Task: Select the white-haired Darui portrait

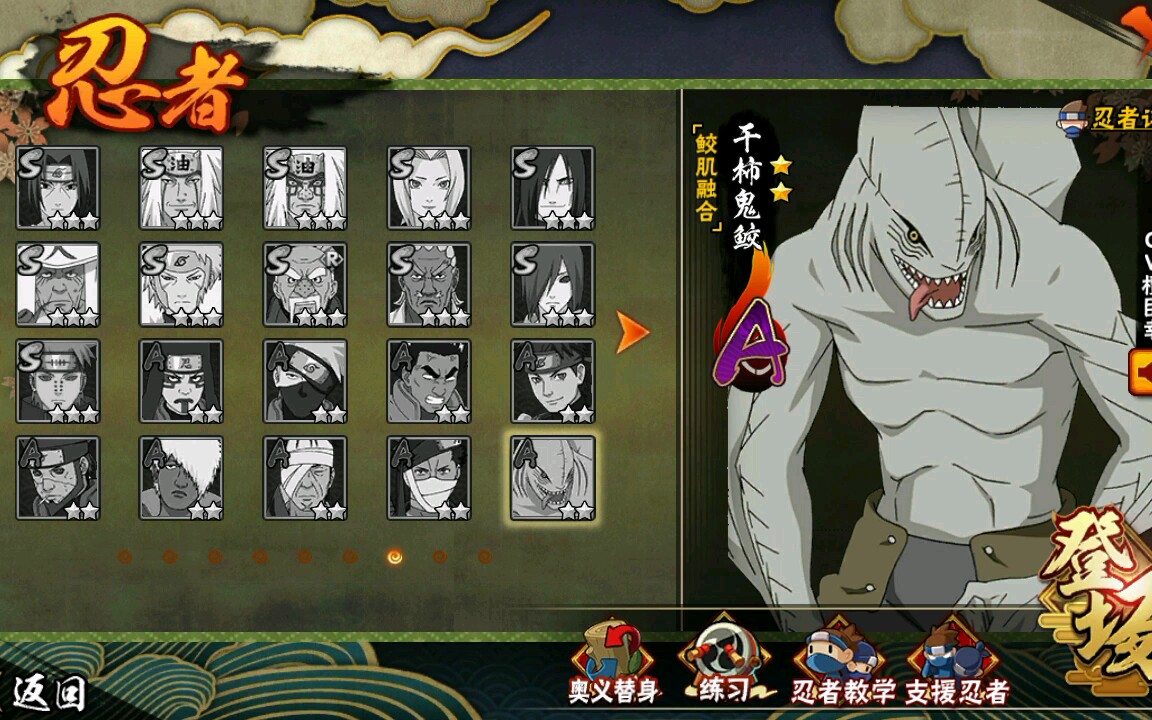Action: click(181, 478)
